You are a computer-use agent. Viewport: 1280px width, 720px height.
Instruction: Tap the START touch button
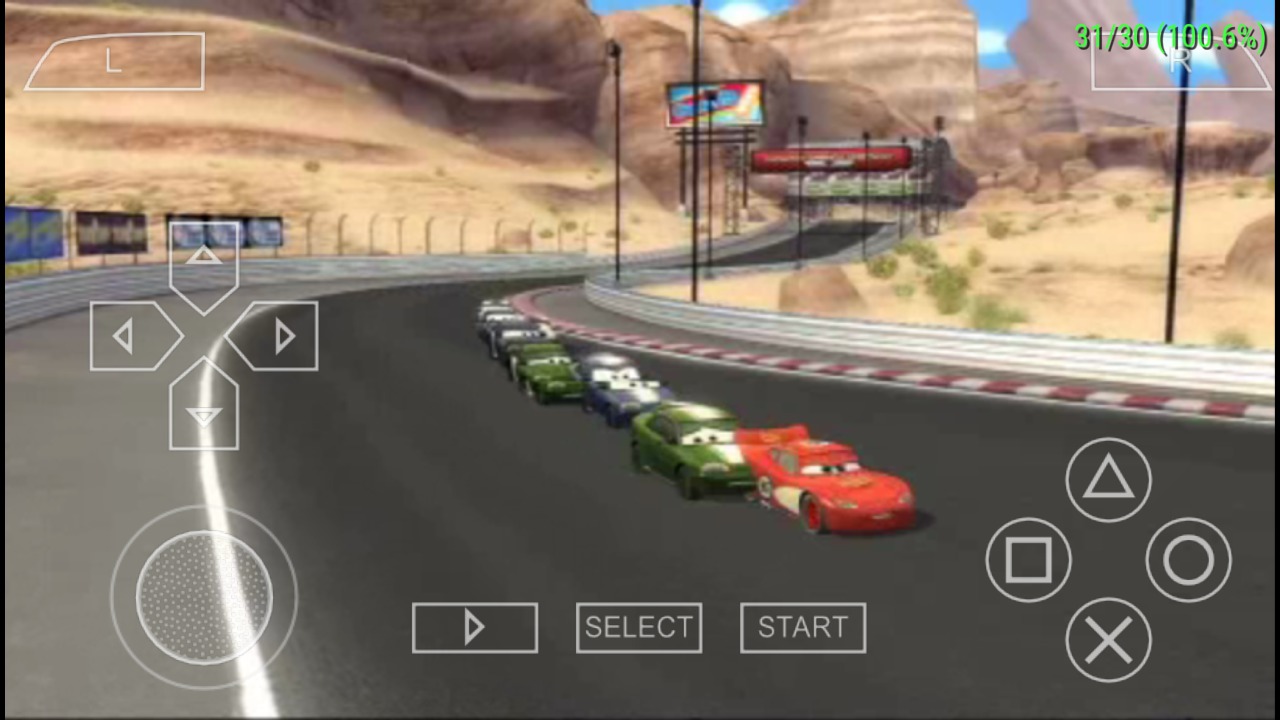(x=803, y=628)
